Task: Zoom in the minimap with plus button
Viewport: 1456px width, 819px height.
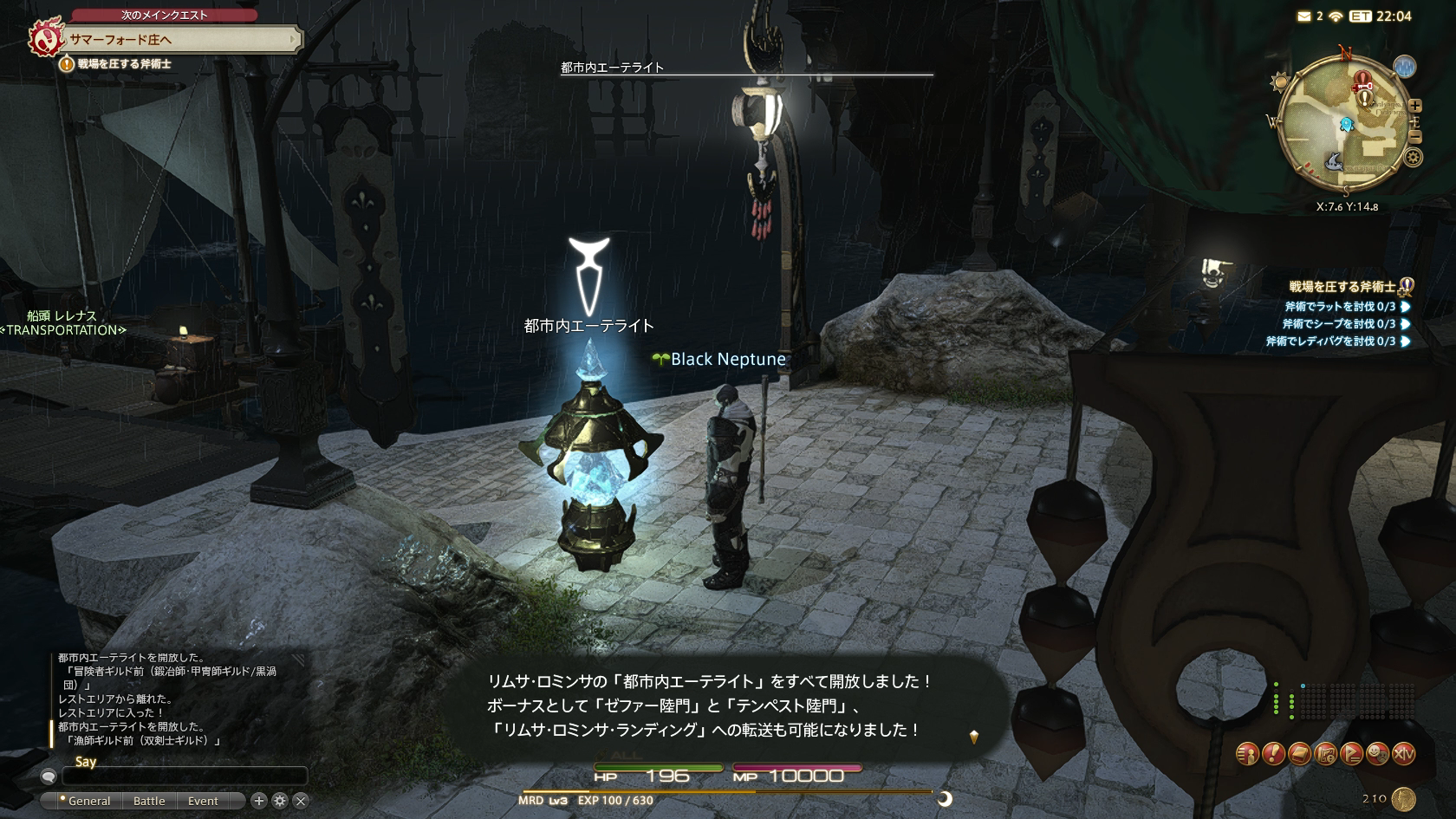Action: pyautogui.click(x=1414, y=106)
